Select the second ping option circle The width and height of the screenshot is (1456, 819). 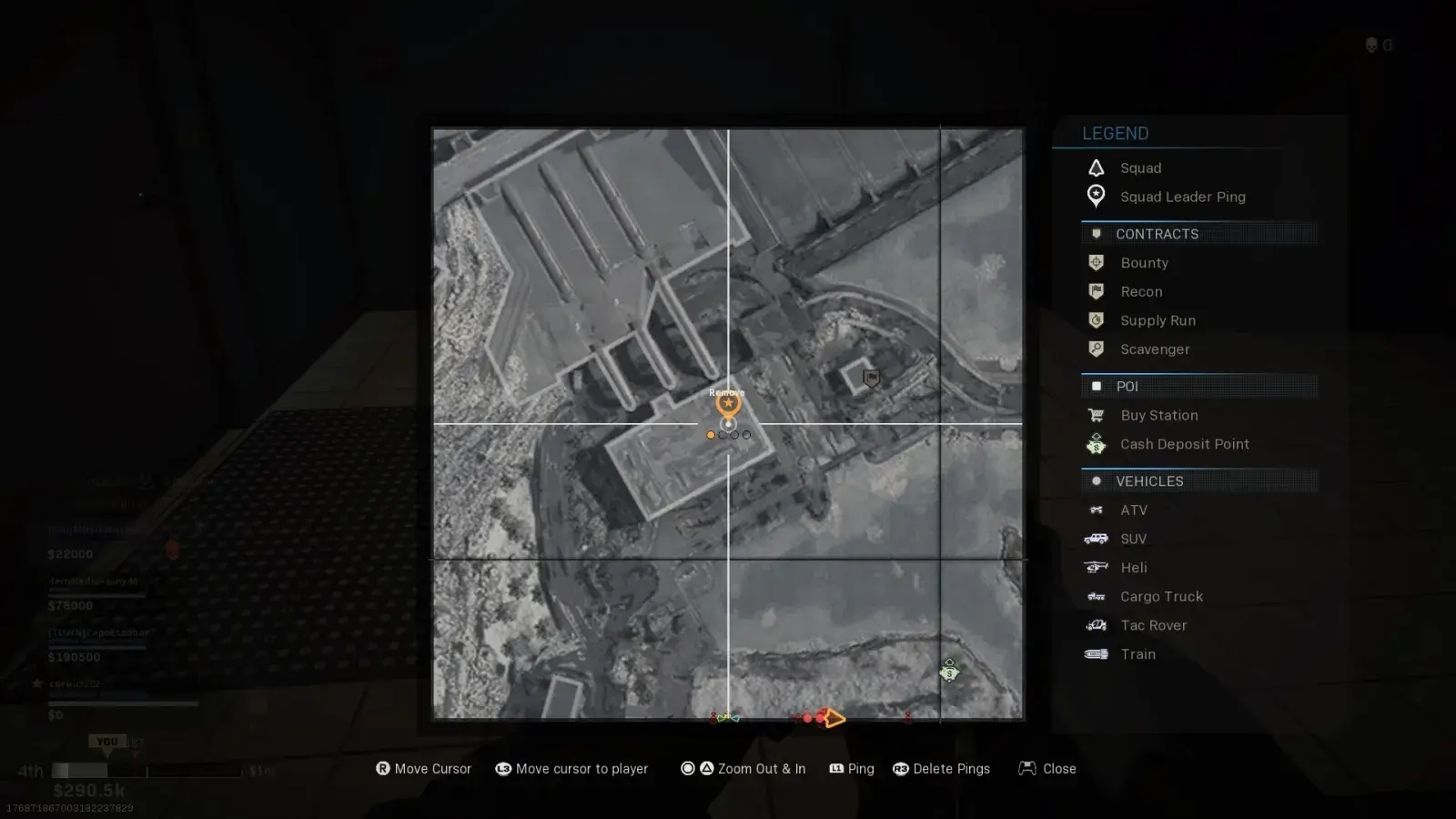(x=722, y=435)
